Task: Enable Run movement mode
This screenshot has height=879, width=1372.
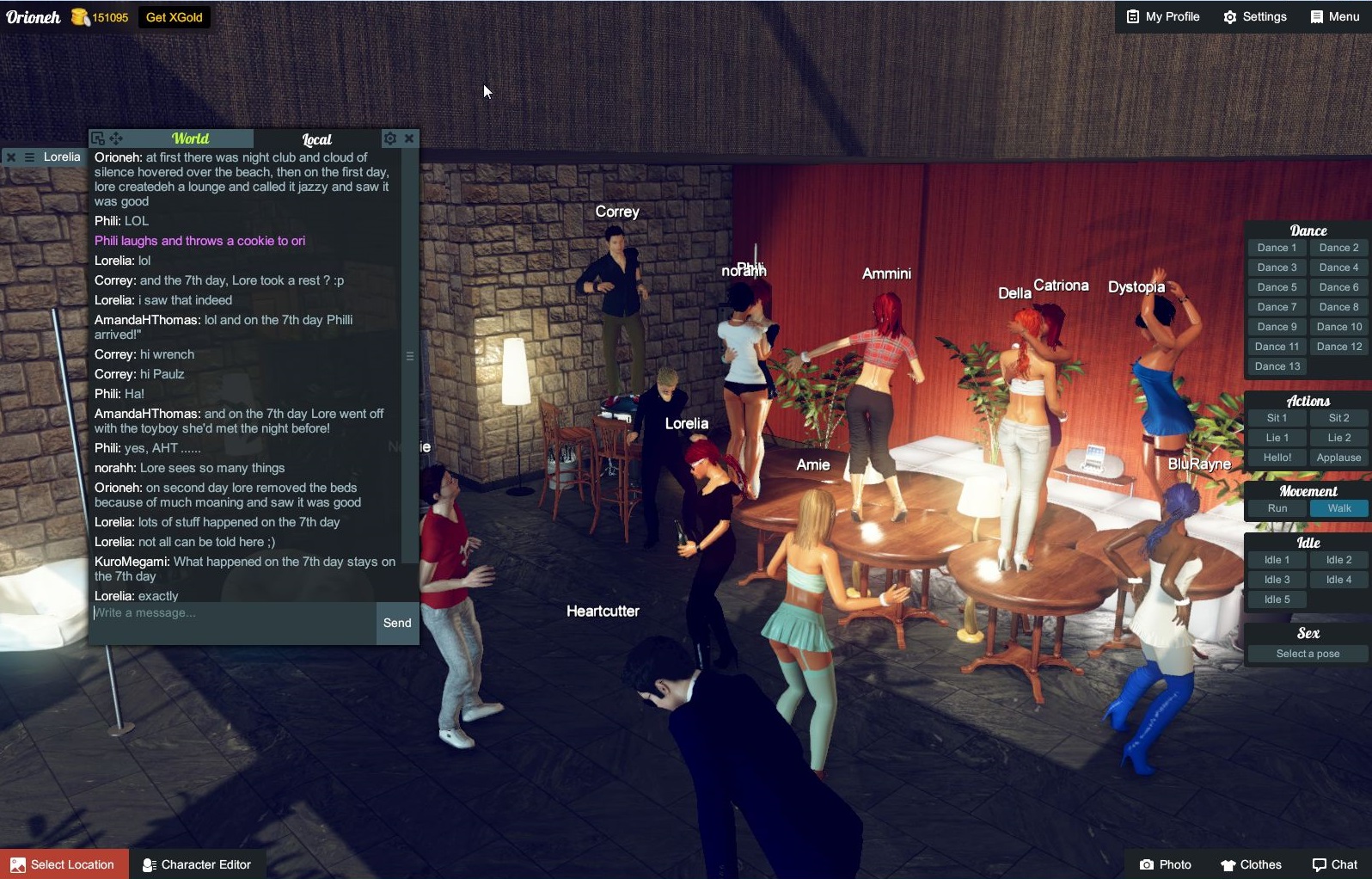Action: pyautogui.click(x=1277, y=508)
